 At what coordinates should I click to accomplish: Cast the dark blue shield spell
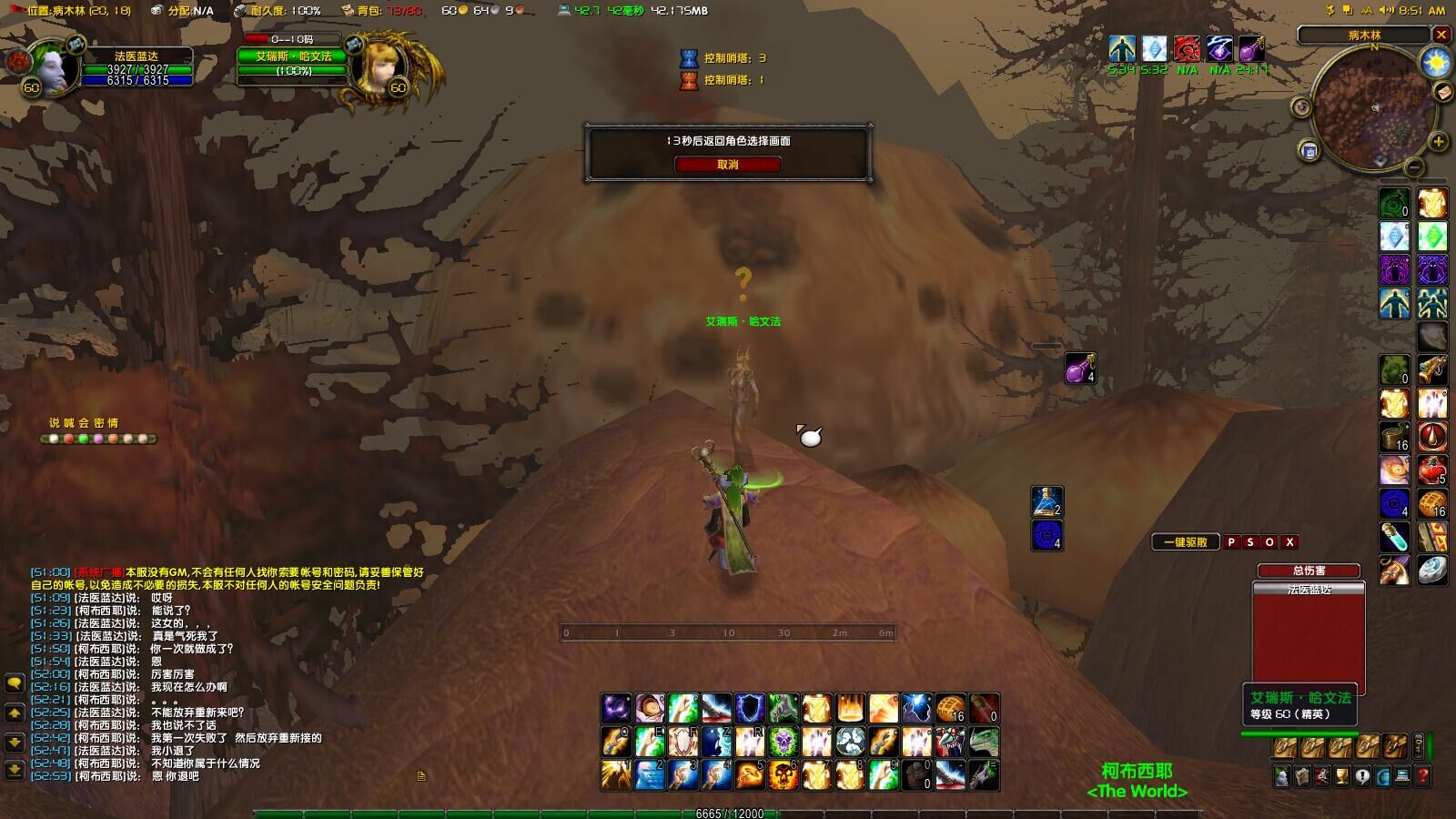(x=749, y=708)
